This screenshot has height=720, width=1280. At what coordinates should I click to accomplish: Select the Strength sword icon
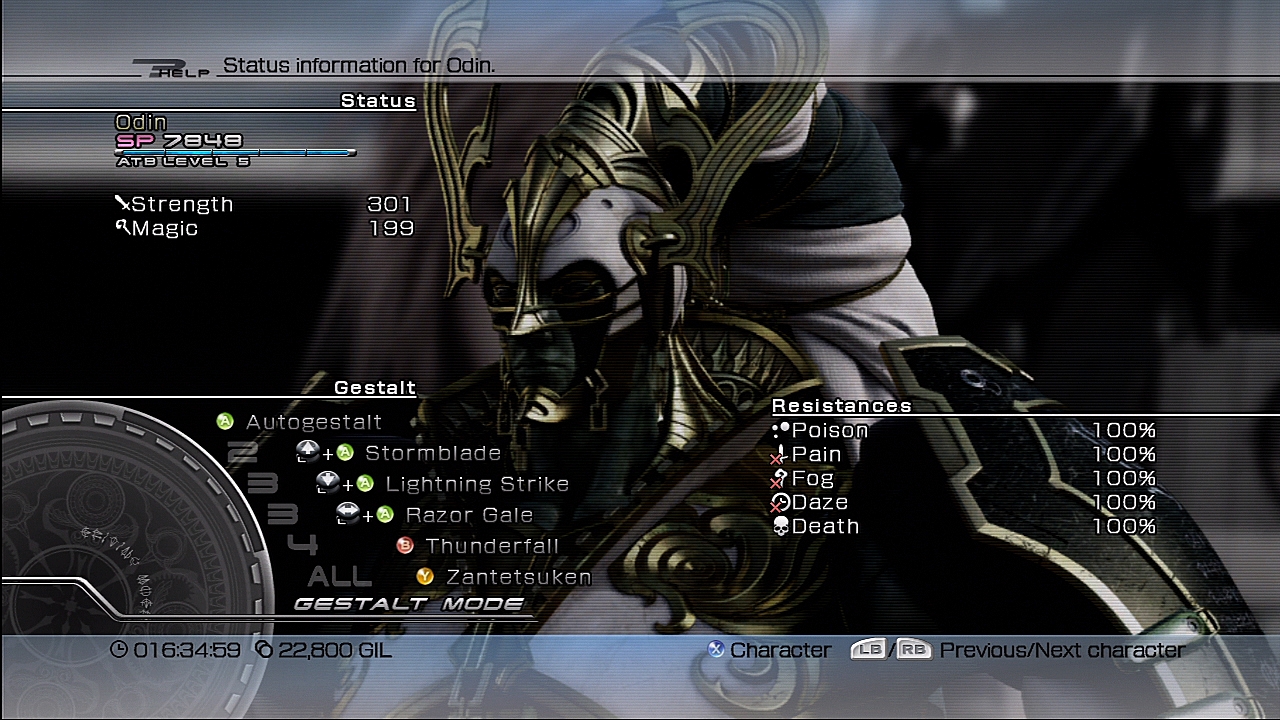(x=122, y=202)
